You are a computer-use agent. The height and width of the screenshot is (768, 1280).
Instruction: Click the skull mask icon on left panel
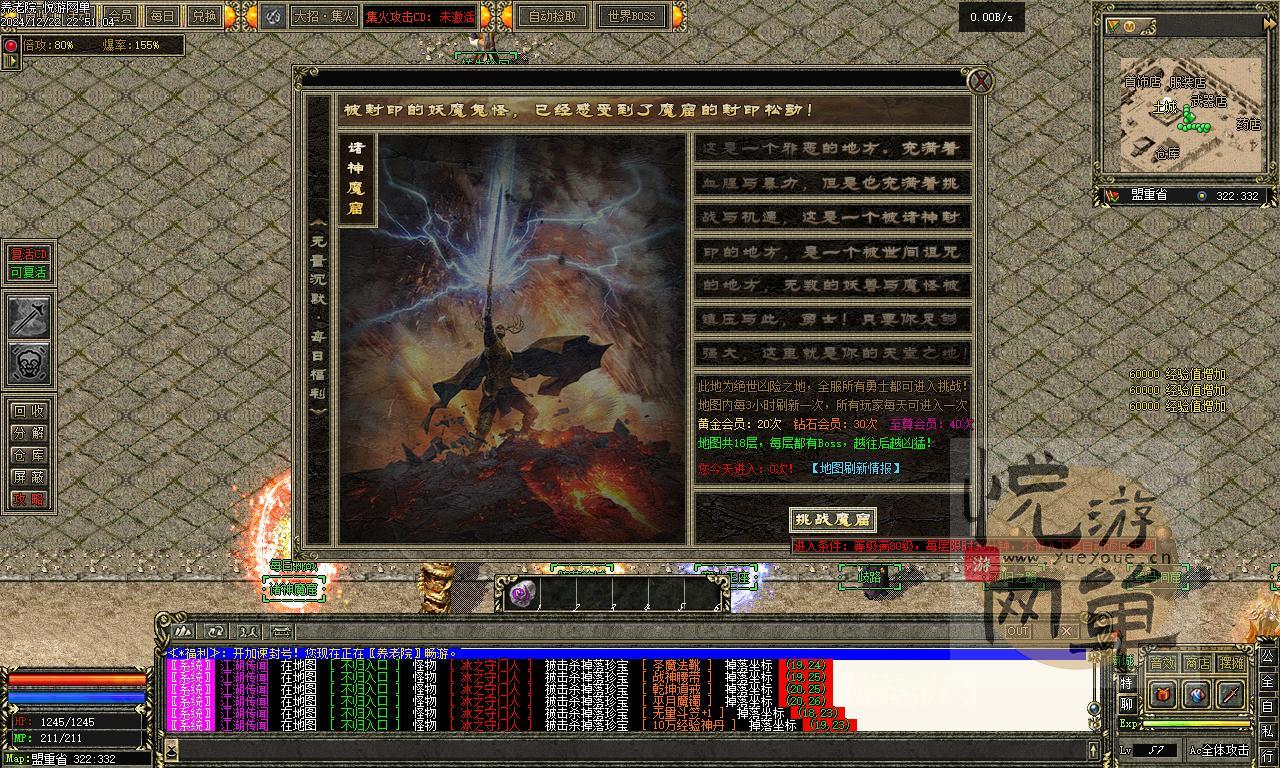pos(29,363)
